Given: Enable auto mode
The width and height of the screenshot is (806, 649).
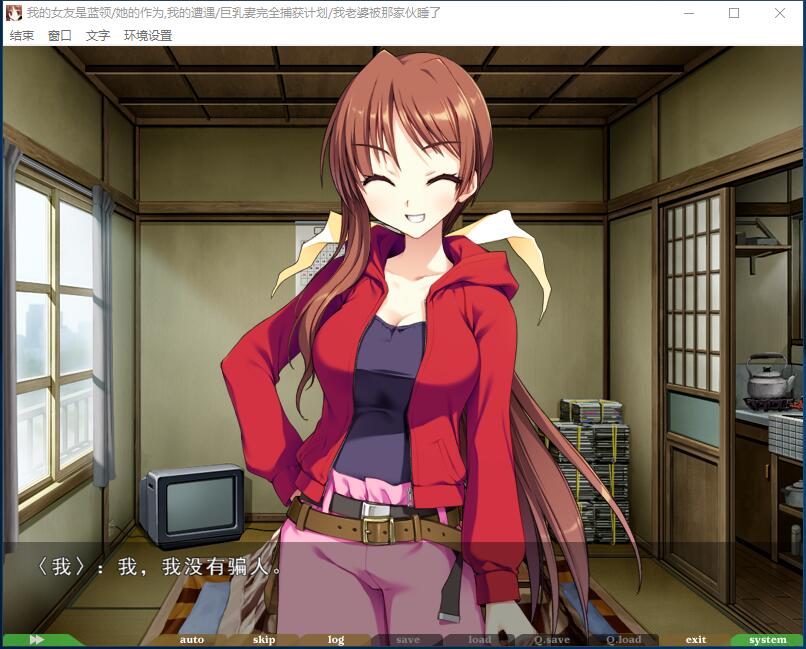Looking at the screenshot, I should tap(192, 640).
